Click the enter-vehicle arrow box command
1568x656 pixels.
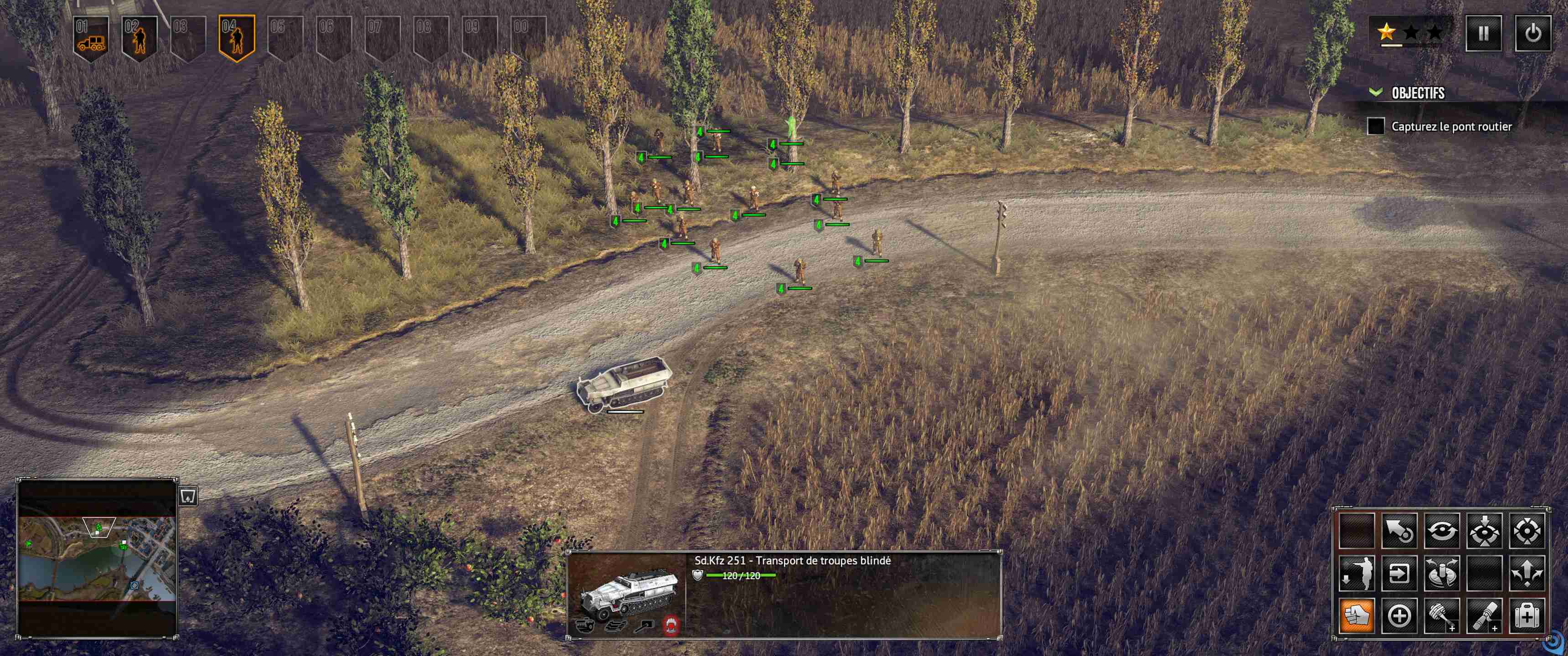point(1399,573)
